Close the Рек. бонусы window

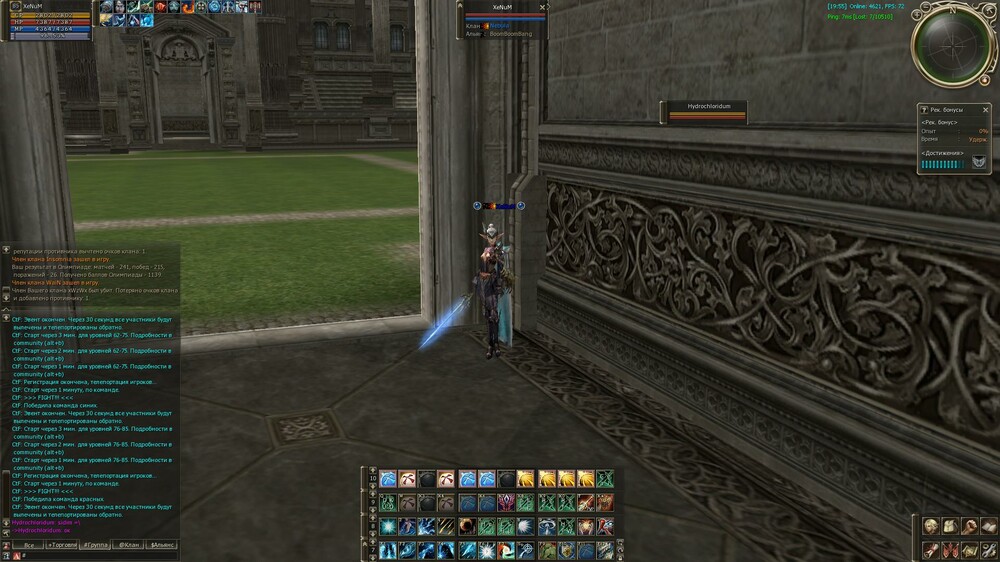984,108
